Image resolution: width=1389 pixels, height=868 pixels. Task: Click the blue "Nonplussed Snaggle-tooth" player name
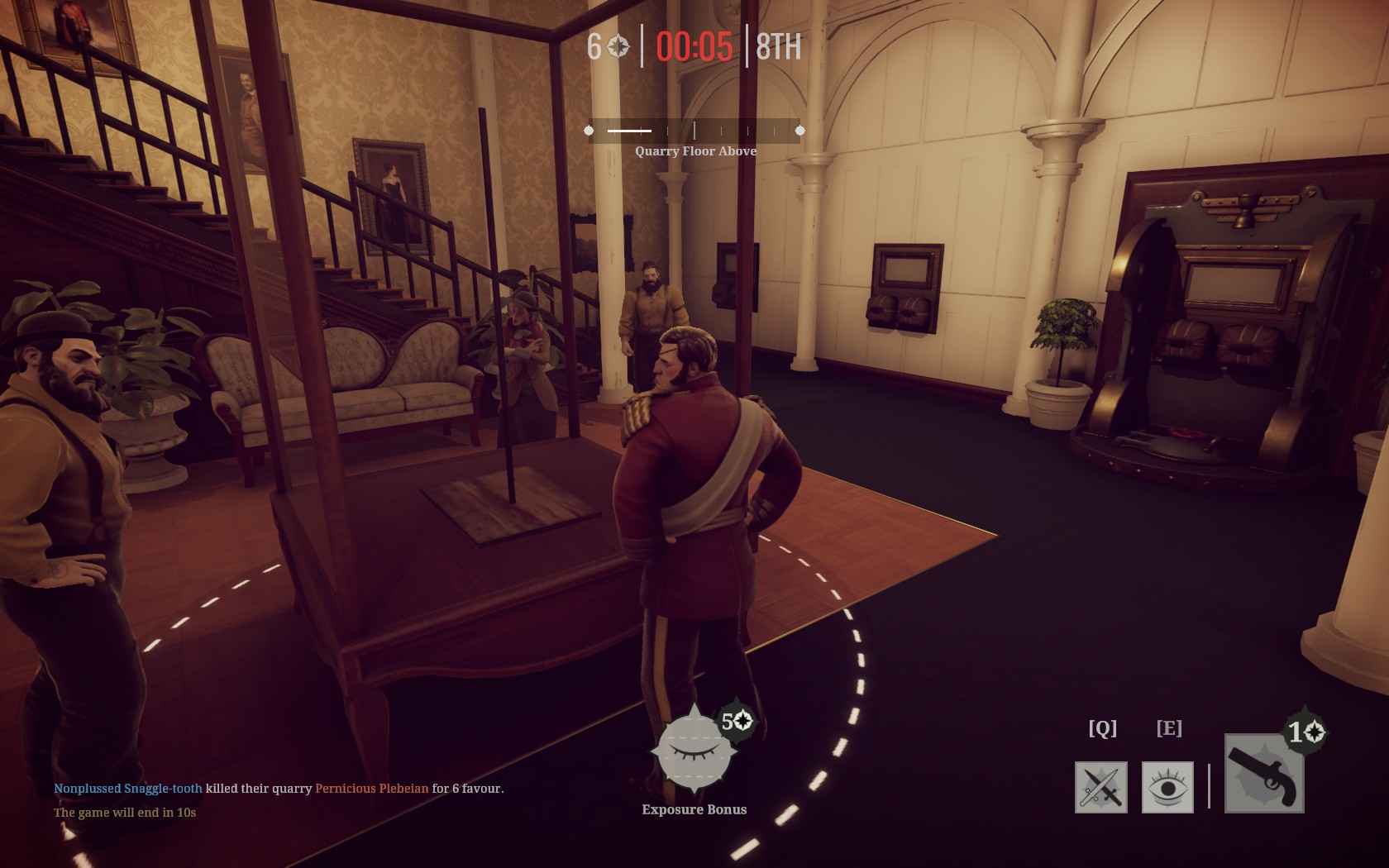127,789
